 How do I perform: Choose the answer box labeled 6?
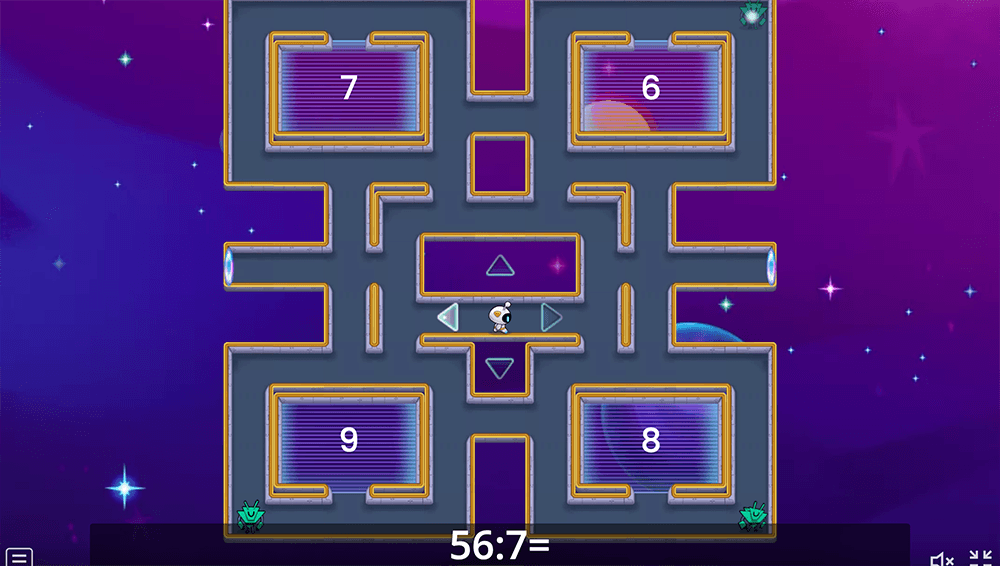[650, 88]
